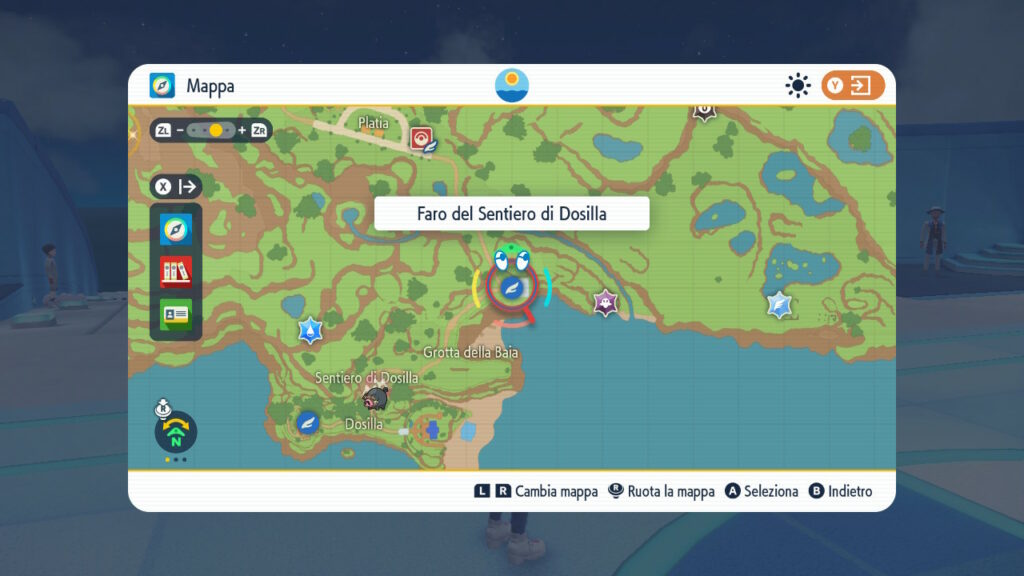Exit the map with the orange button

[853, 86]
